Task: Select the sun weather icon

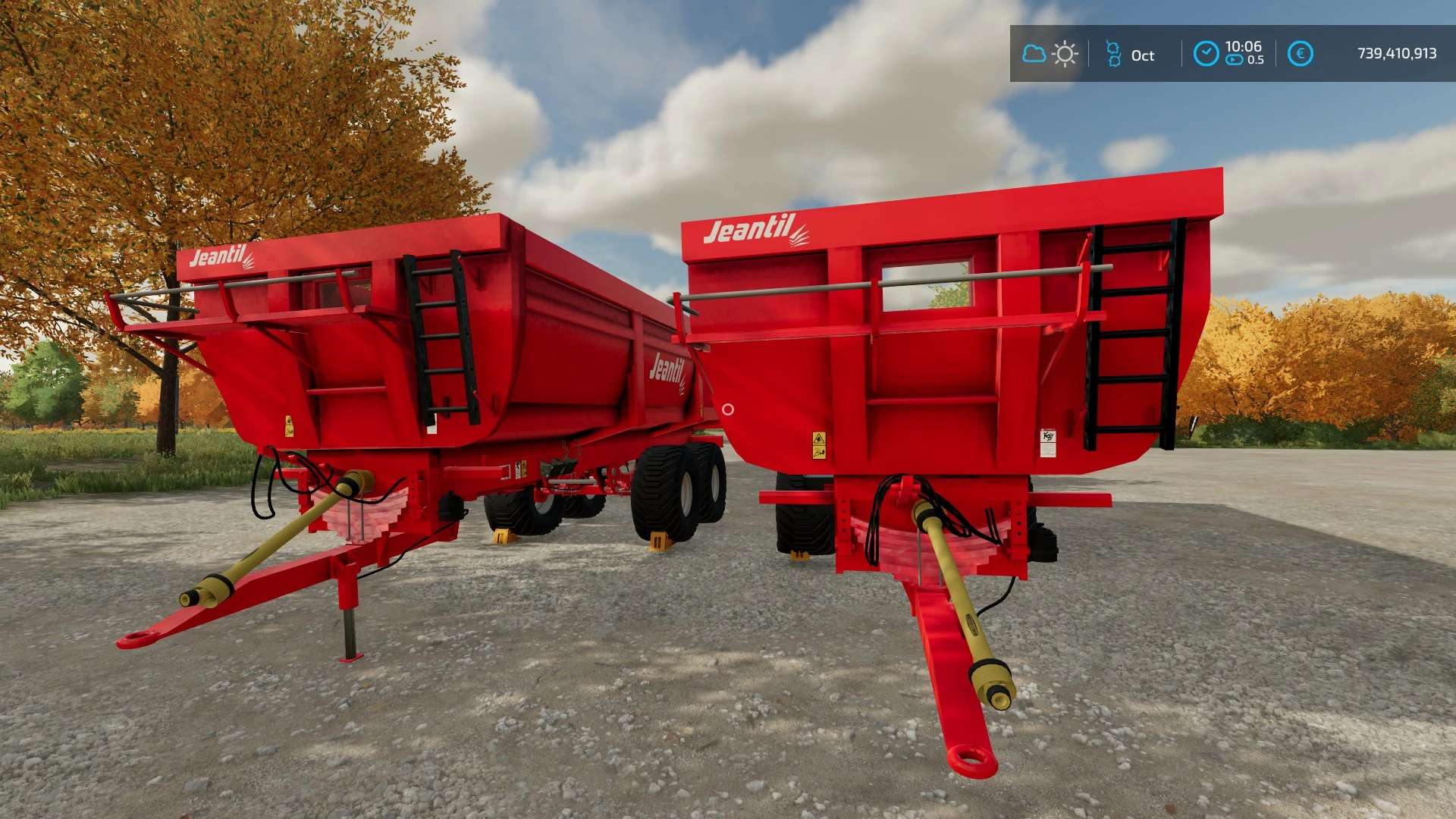Action: coord(1065,54)
